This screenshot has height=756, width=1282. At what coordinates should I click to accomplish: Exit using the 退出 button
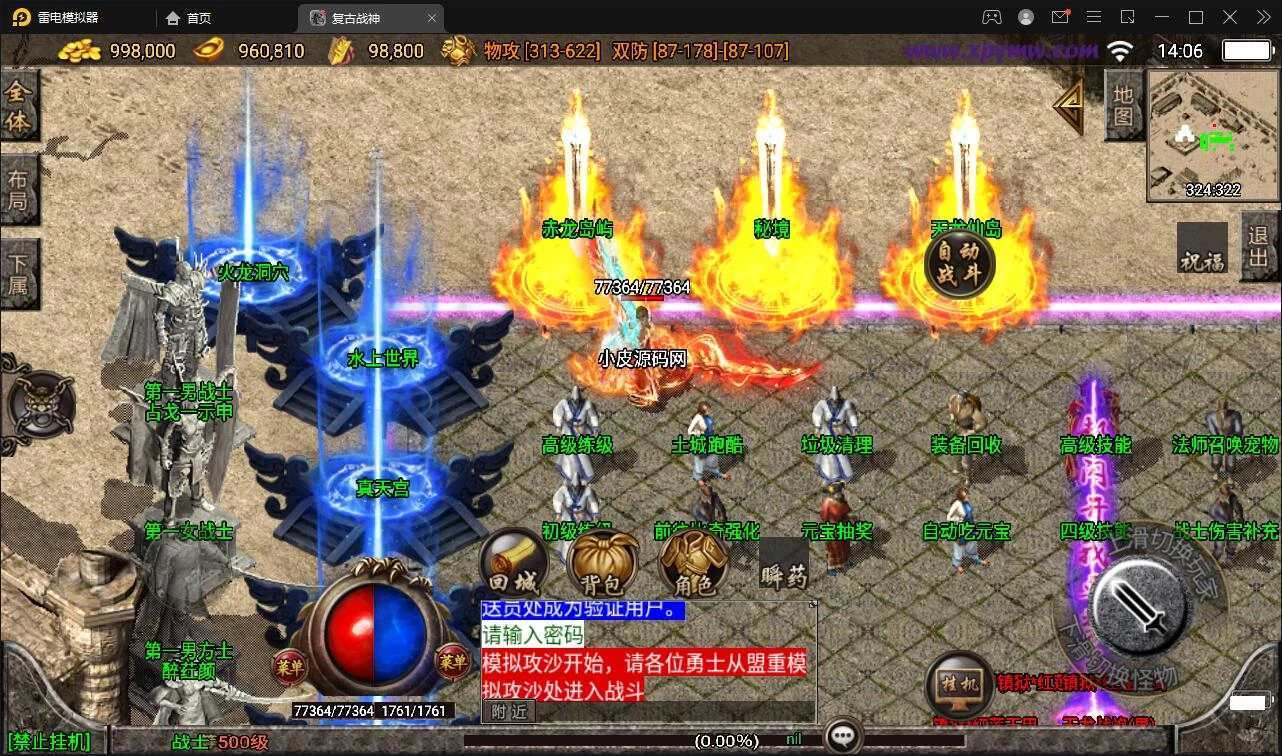1260,246
